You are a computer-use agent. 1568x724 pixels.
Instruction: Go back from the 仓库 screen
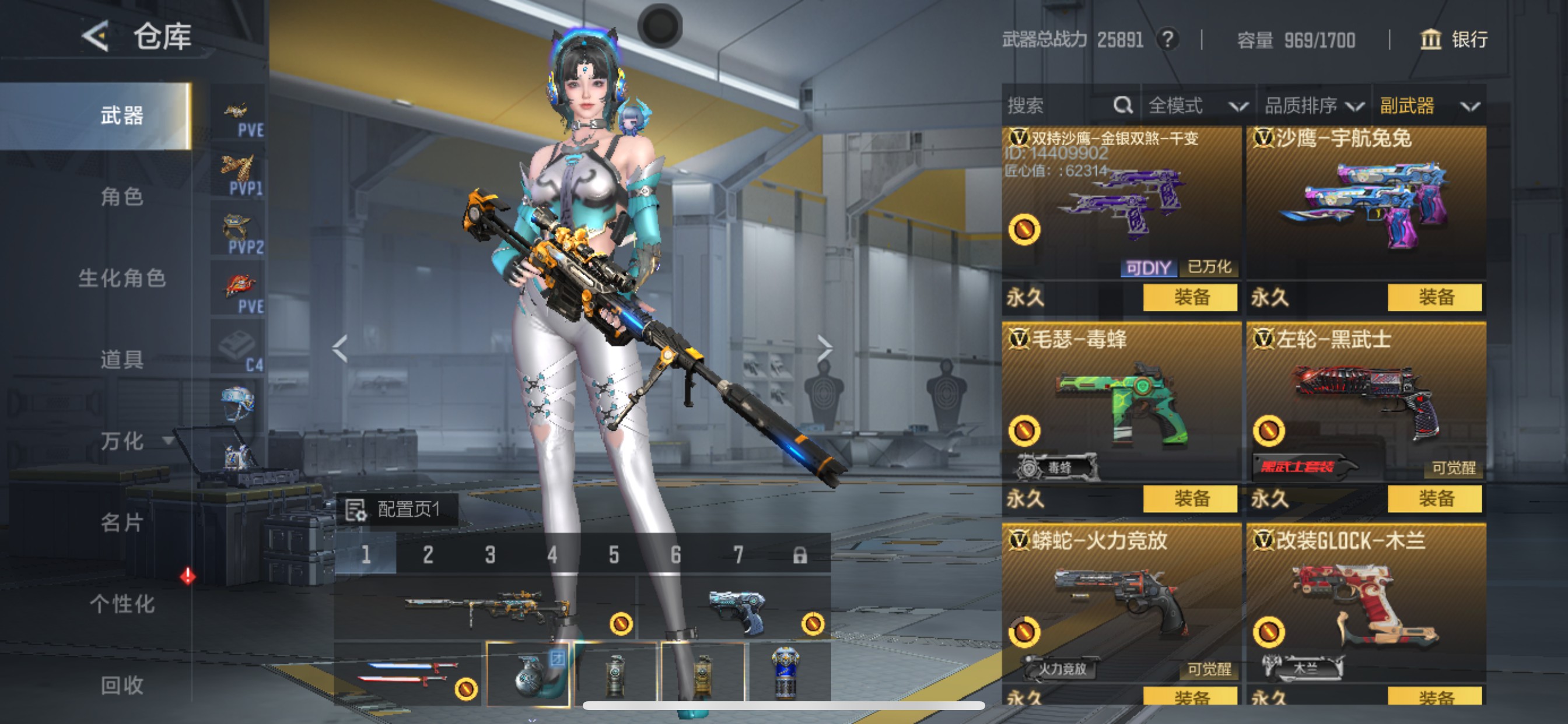(96, 37)
